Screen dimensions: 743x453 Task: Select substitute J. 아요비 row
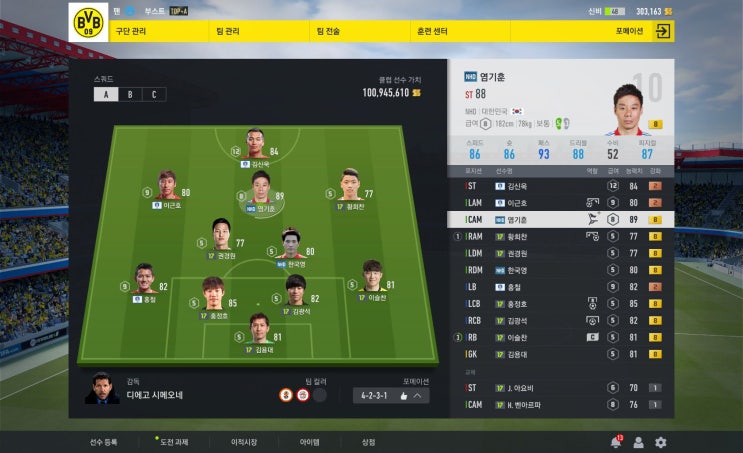point(560,387)
